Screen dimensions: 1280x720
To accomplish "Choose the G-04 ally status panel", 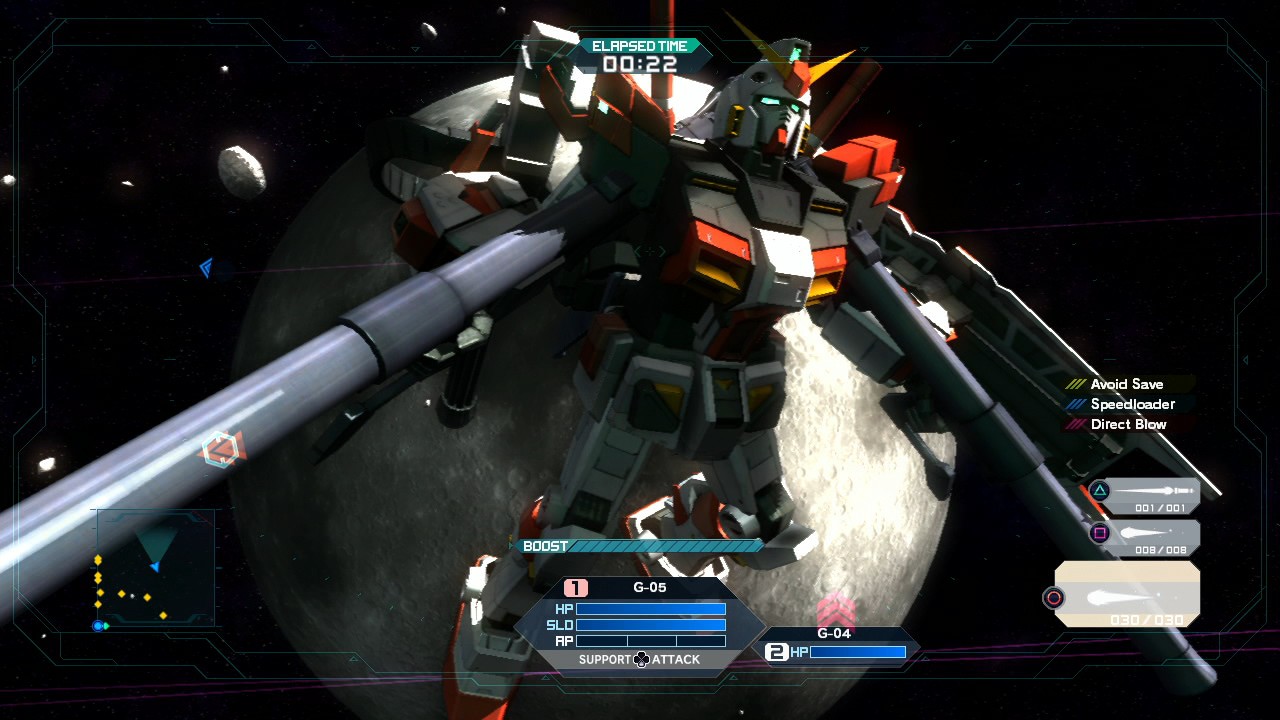I will (x=838, y=644).
